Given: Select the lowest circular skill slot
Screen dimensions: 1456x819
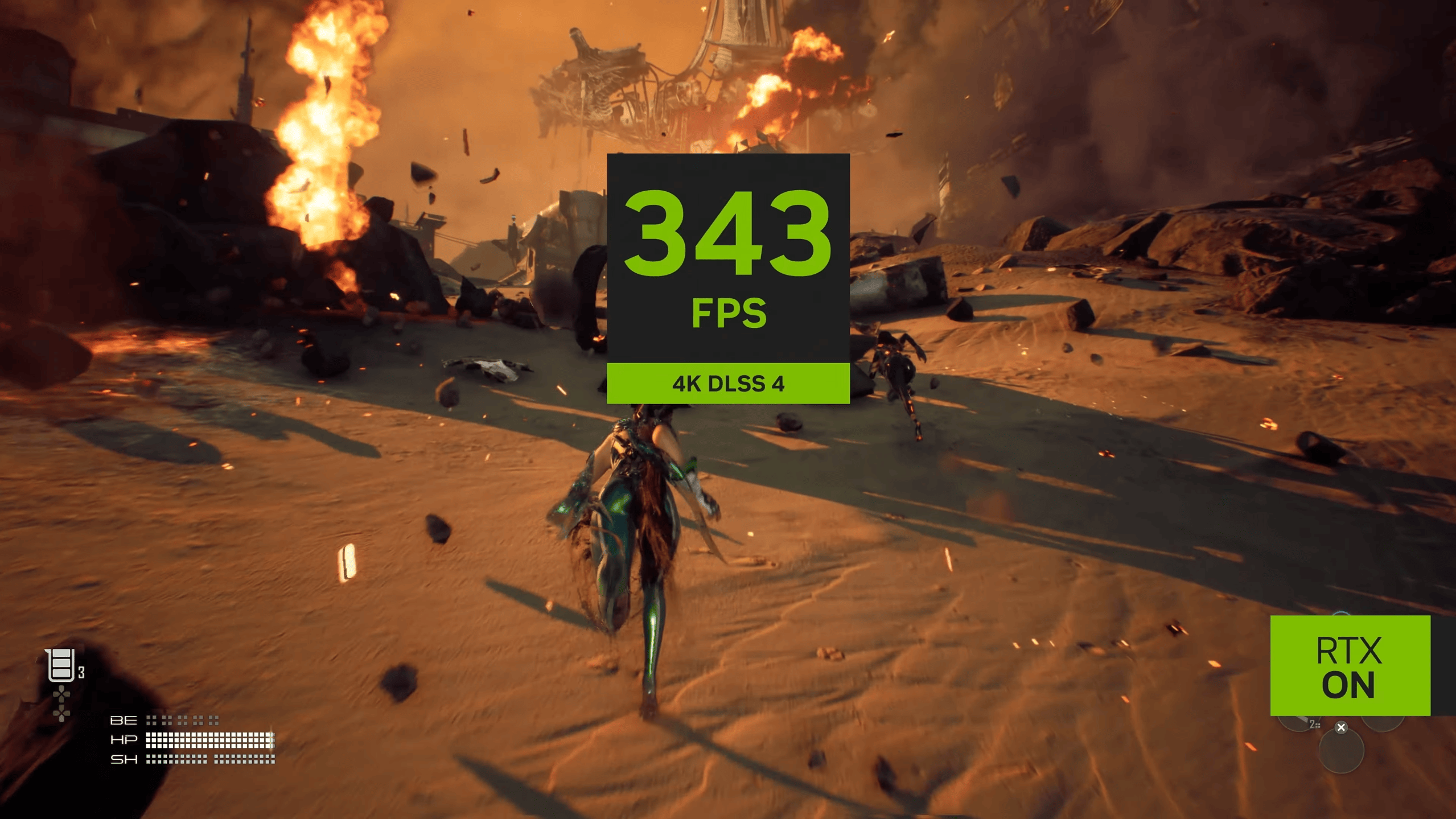Looking at the screenshot, I should click(1340, 752).
